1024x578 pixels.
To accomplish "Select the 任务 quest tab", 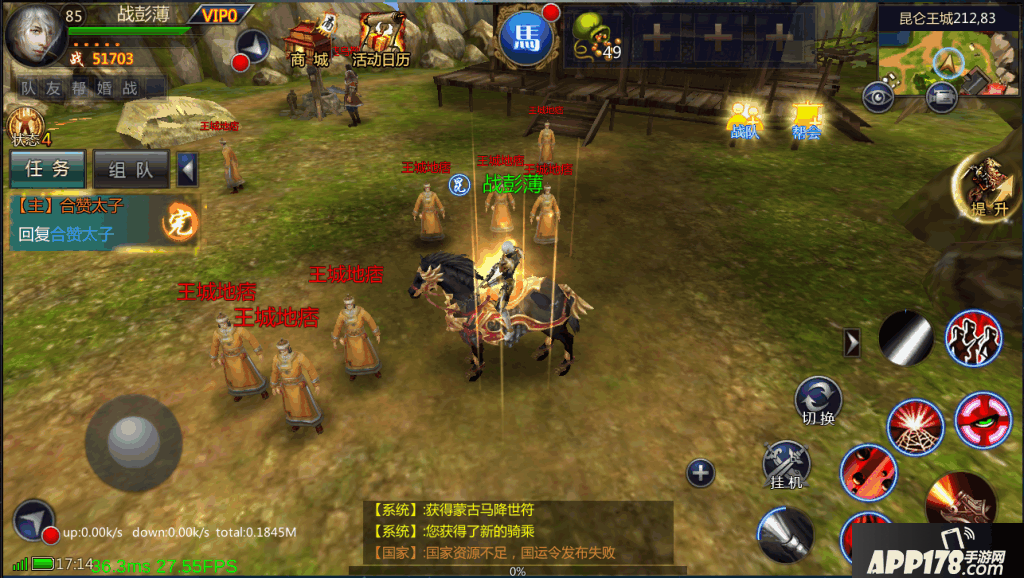I will pos(47,169).
